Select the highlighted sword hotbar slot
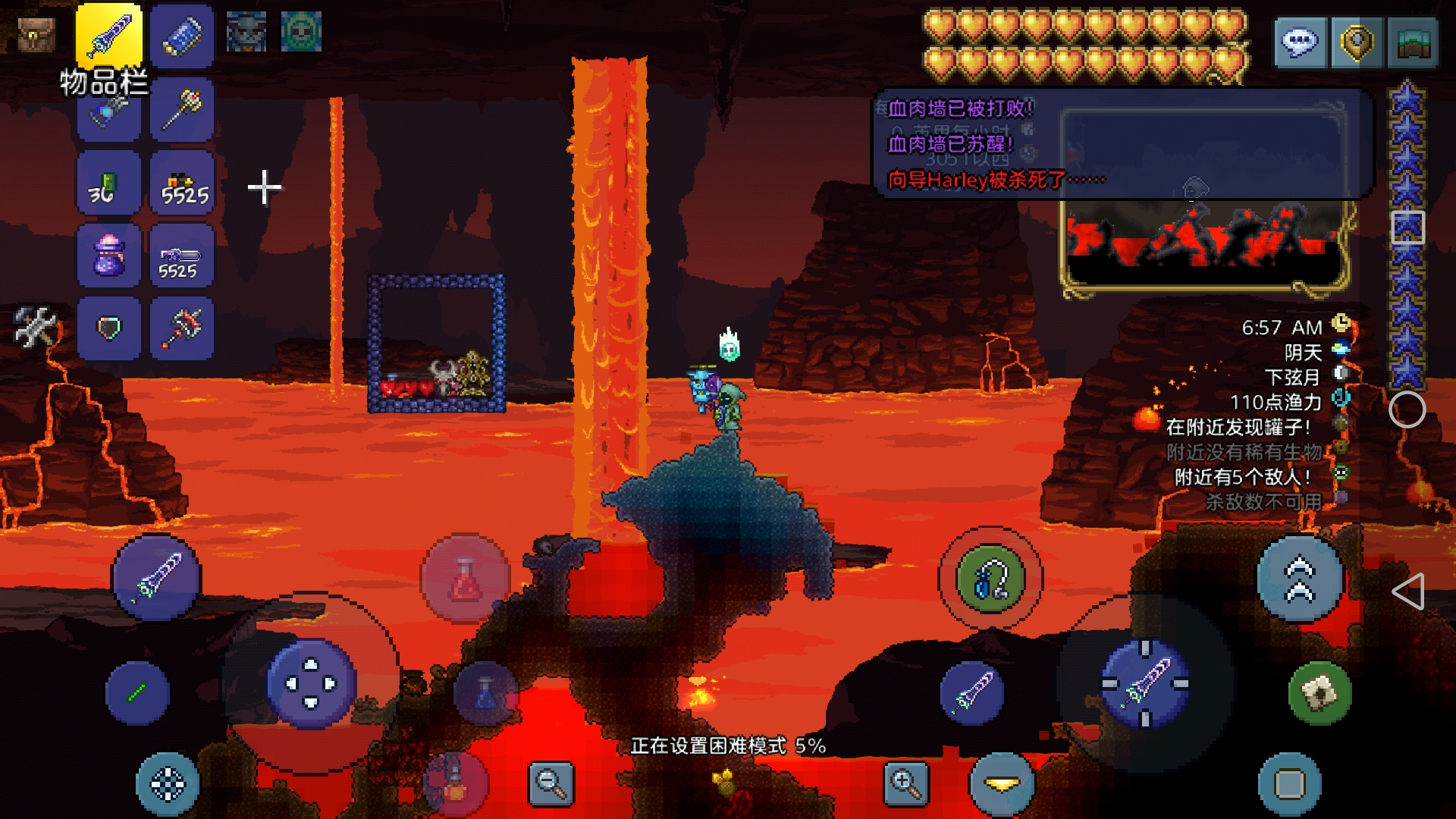 [x=109, y=36]
